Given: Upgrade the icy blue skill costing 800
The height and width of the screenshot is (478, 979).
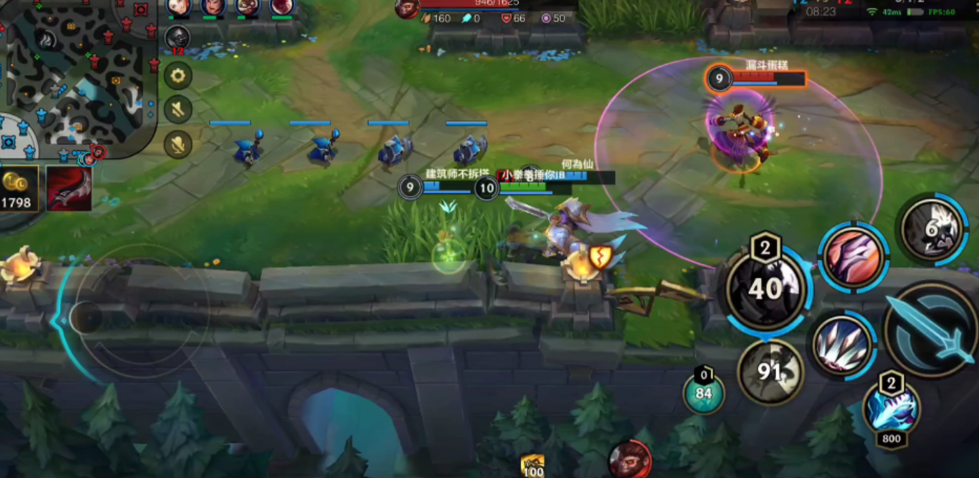Looking at the screenshot, I should (890, 409).
